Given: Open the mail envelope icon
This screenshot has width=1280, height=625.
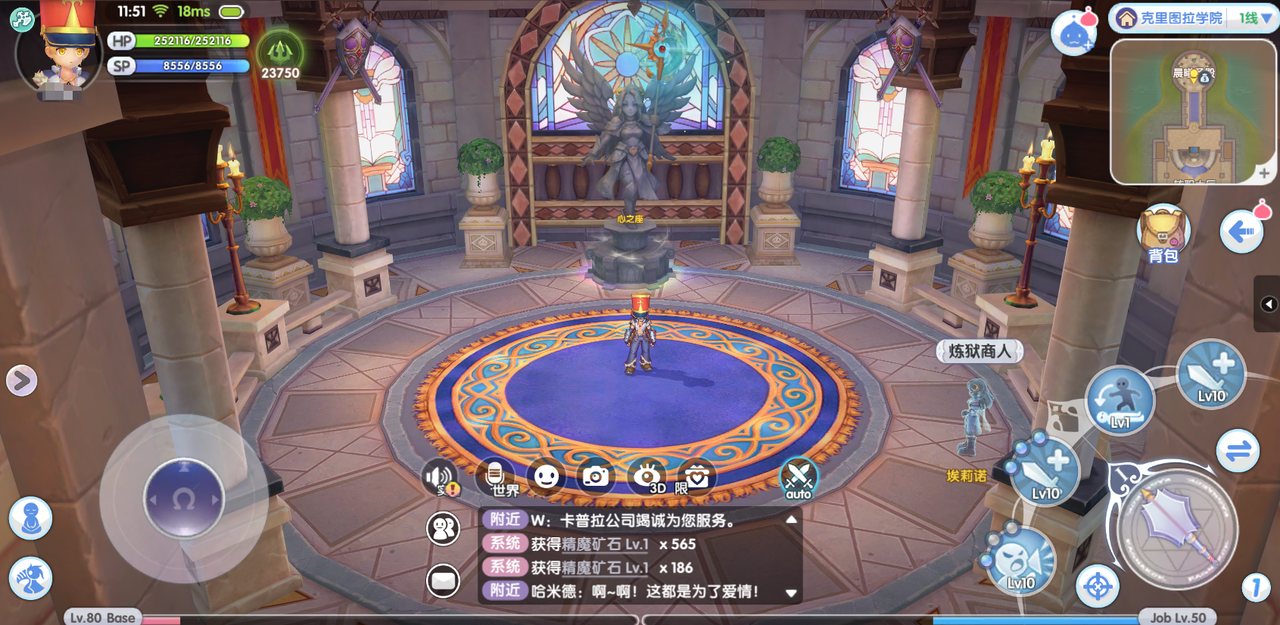Looking at the screenshot, I should click(443, 579).
